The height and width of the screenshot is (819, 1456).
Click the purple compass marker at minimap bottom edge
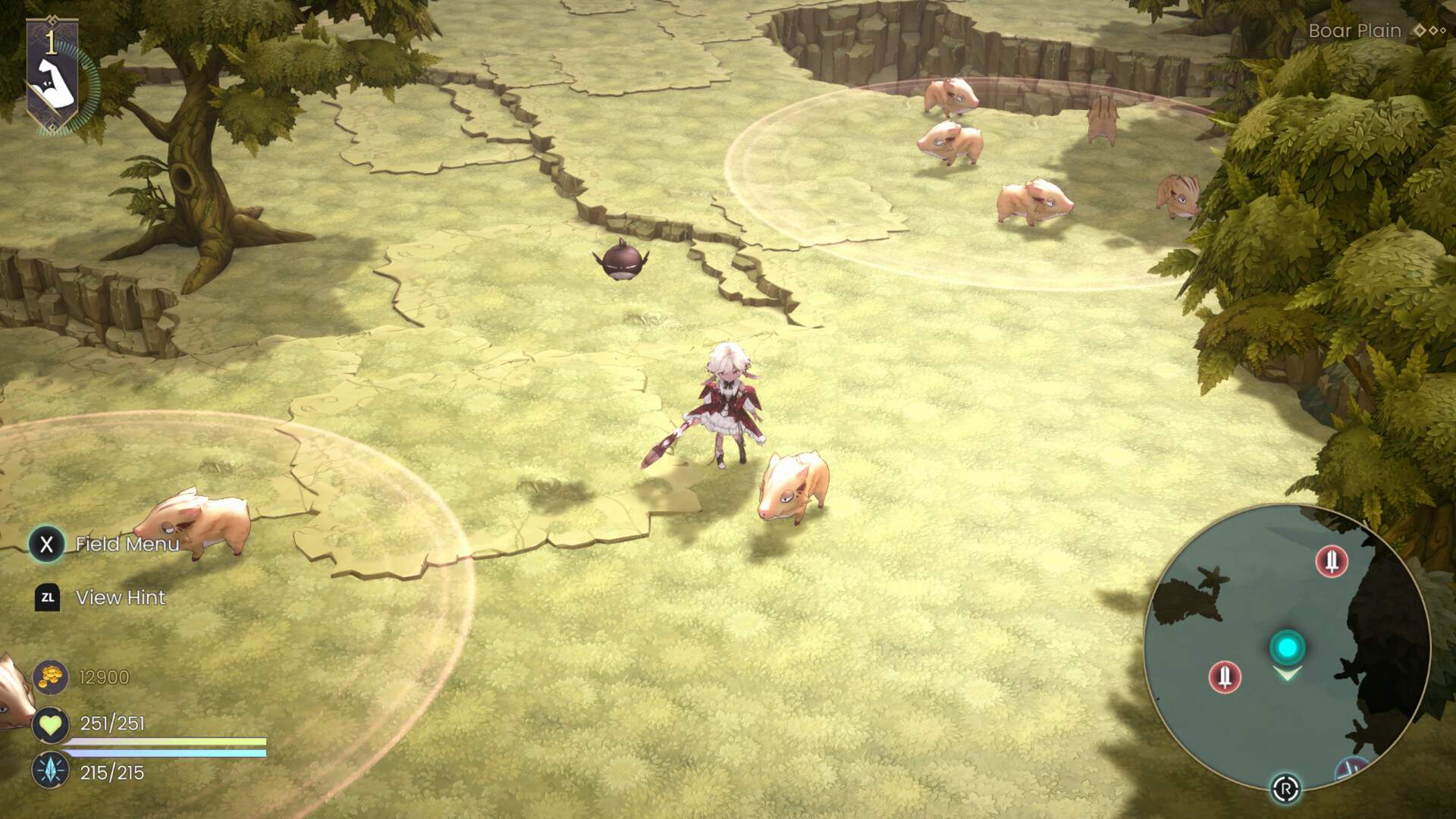point(1349,767)
